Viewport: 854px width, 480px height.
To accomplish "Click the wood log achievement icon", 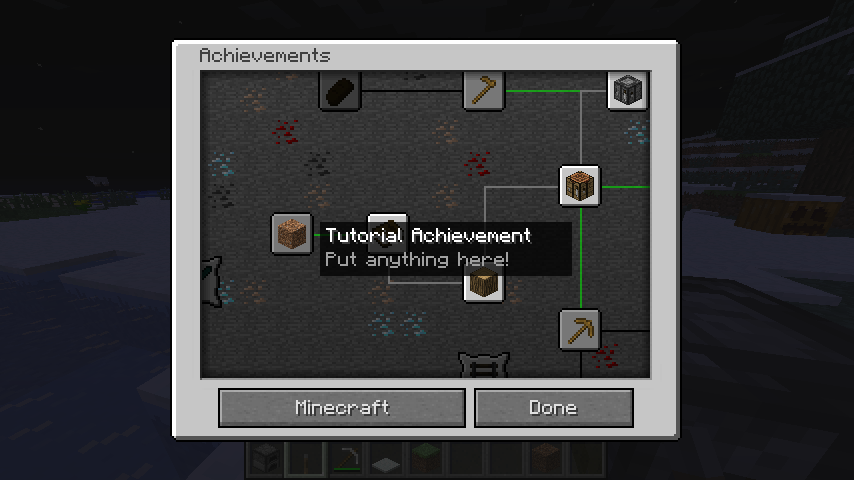I will pyautogui.click(x=484, y=285).
